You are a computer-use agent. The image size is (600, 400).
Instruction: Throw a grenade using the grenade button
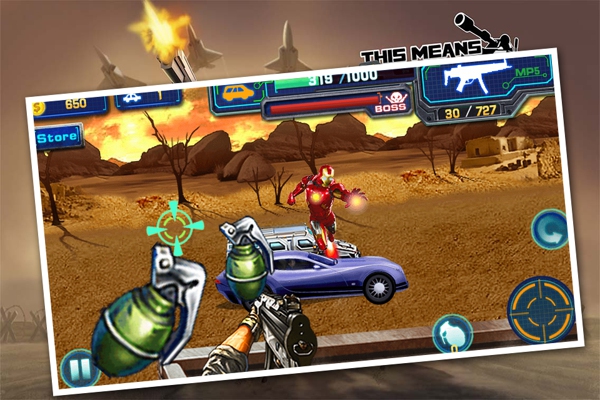pos(452,333)
